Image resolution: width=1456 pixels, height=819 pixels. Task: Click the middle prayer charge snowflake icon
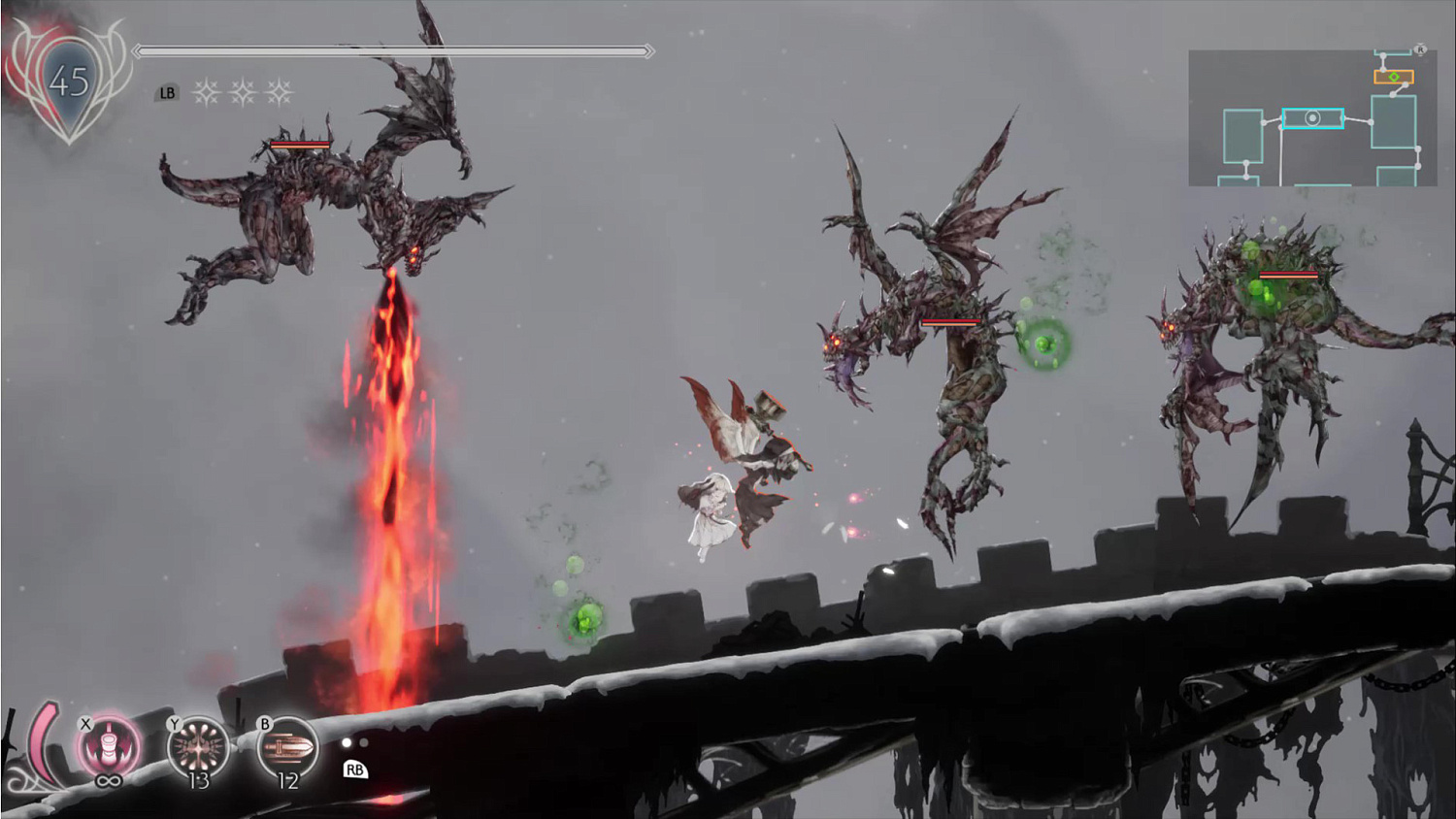[x=243, y=93]
